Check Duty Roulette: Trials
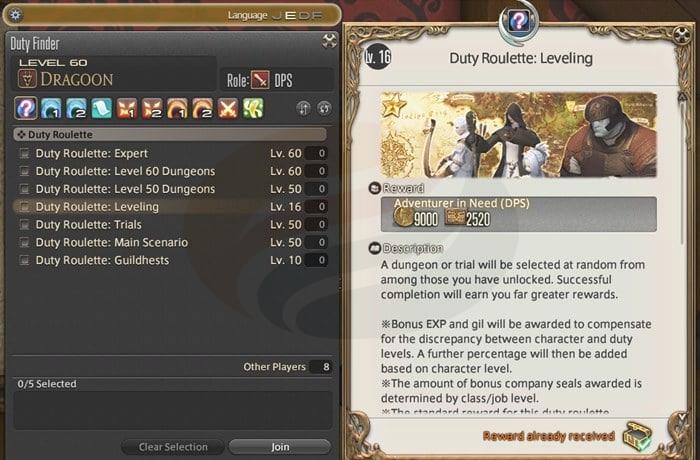The height and width of the screenshot is (460, 700). click(23, 224)
